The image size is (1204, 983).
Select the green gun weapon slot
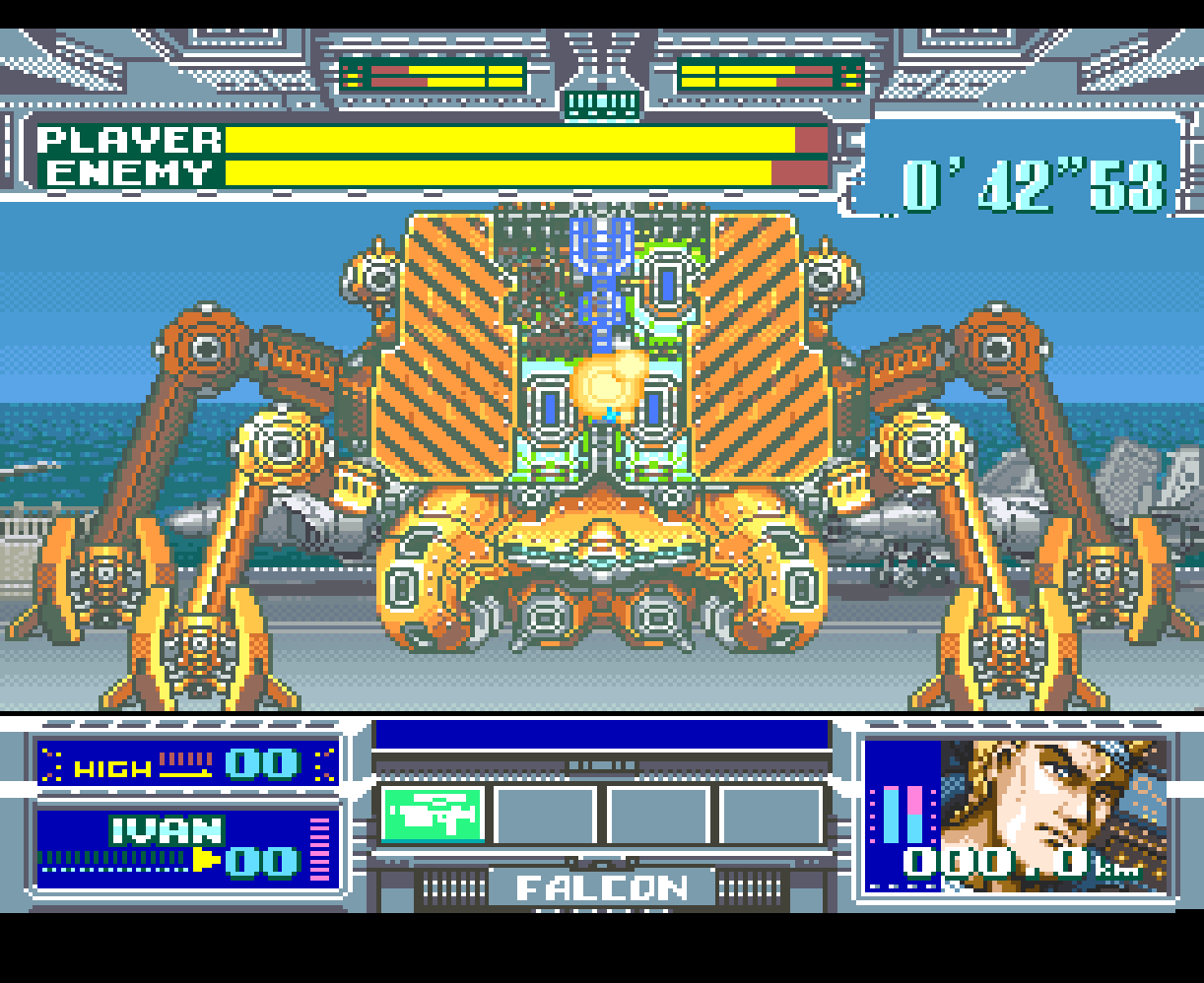click(x=433, y=814)
